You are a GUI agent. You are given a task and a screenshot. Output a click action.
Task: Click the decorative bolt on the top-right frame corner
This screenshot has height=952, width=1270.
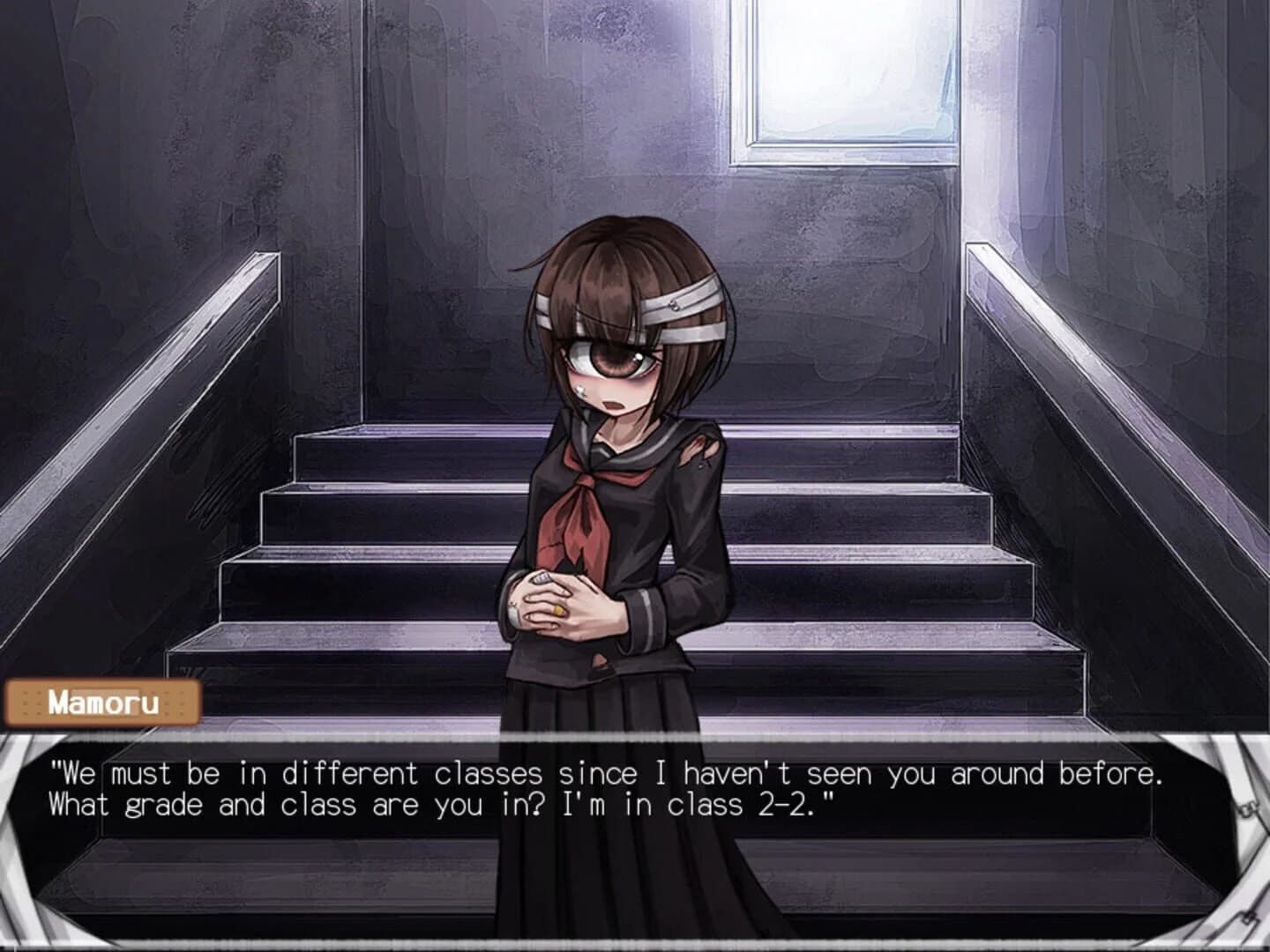pos(1247,810)
